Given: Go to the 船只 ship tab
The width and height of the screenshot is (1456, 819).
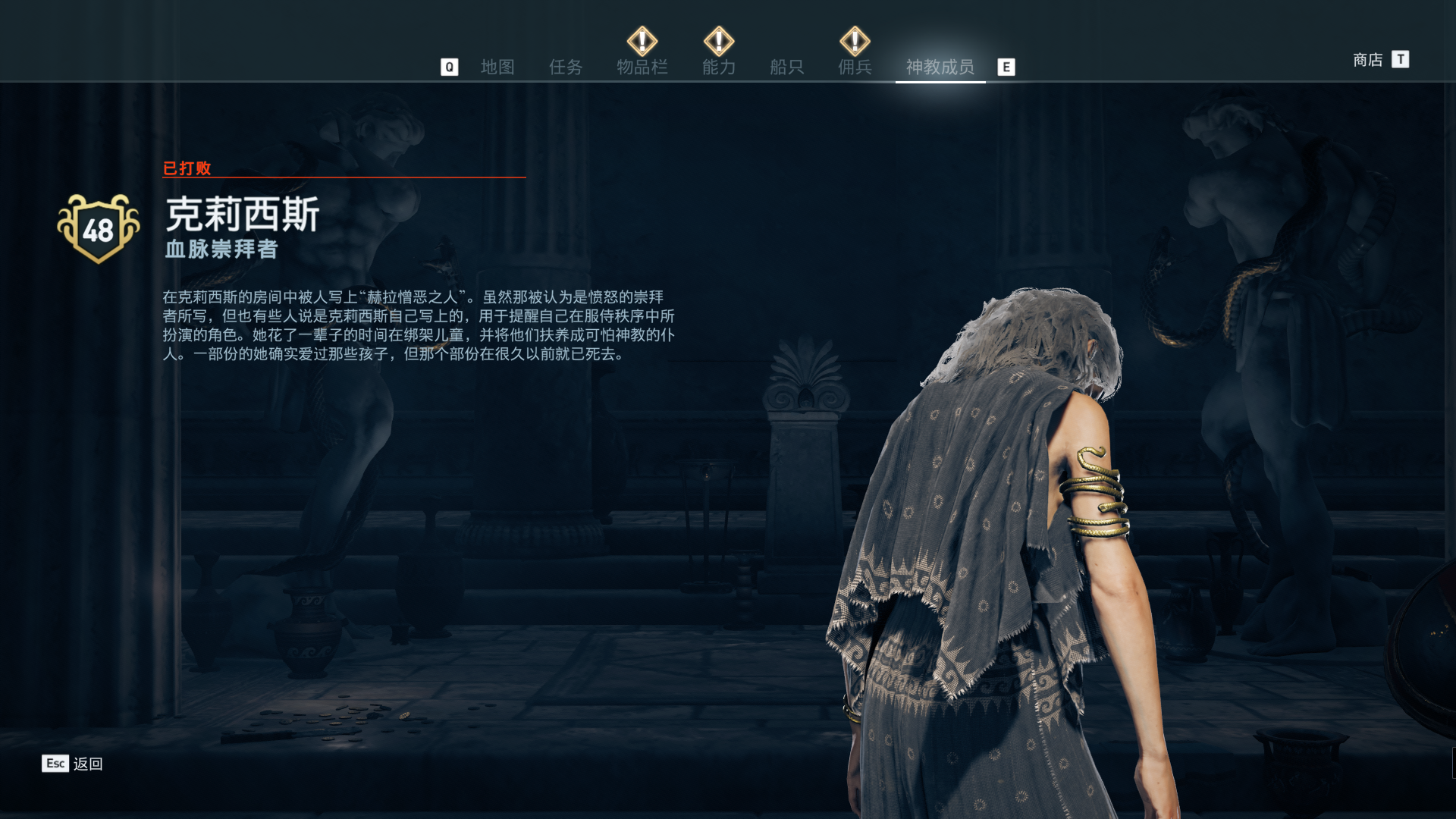Looking at the screenshot, I should [786, 67].
